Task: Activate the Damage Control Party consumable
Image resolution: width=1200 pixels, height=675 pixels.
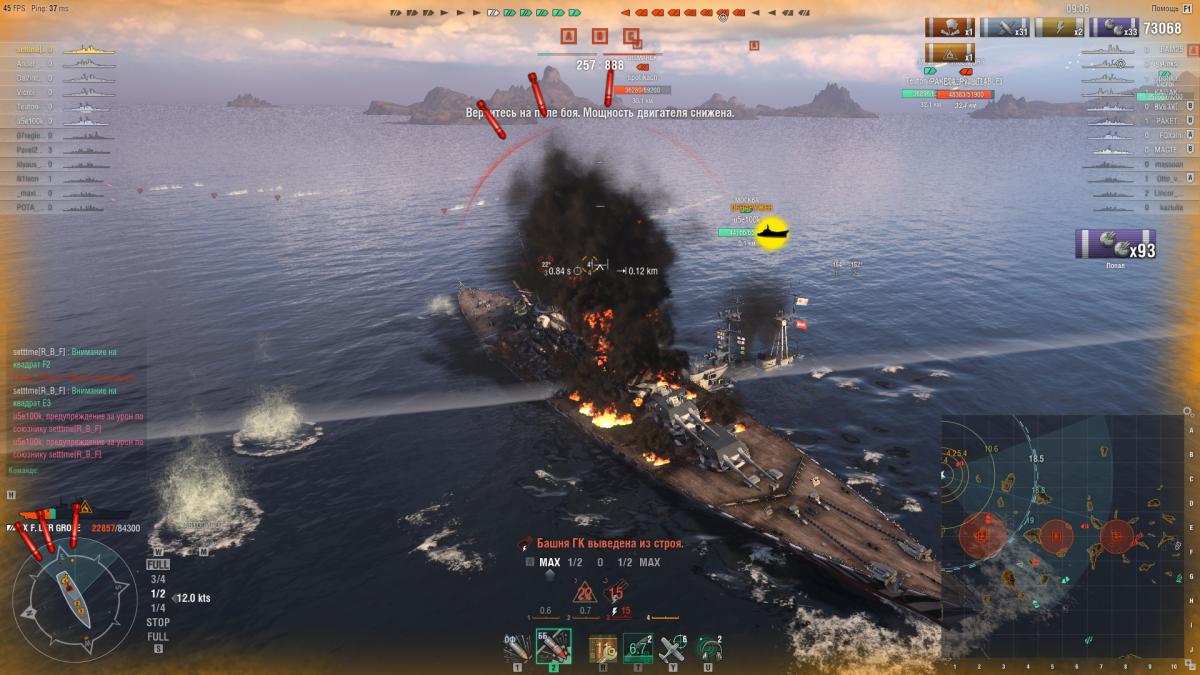Action: 603,648
